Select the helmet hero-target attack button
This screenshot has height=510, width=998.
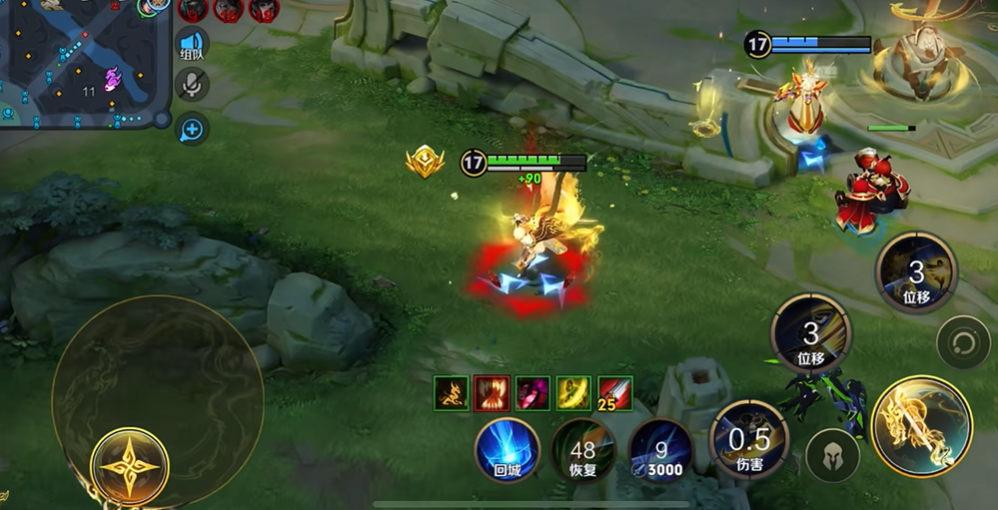point(832,456)
